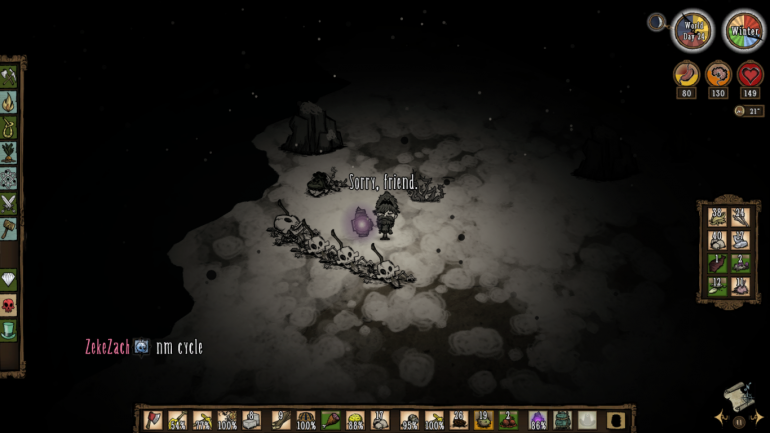The image size is (770, 433).
Task: Open the Survival rope-trap crafting tab
Action: (x=9, y=128)
